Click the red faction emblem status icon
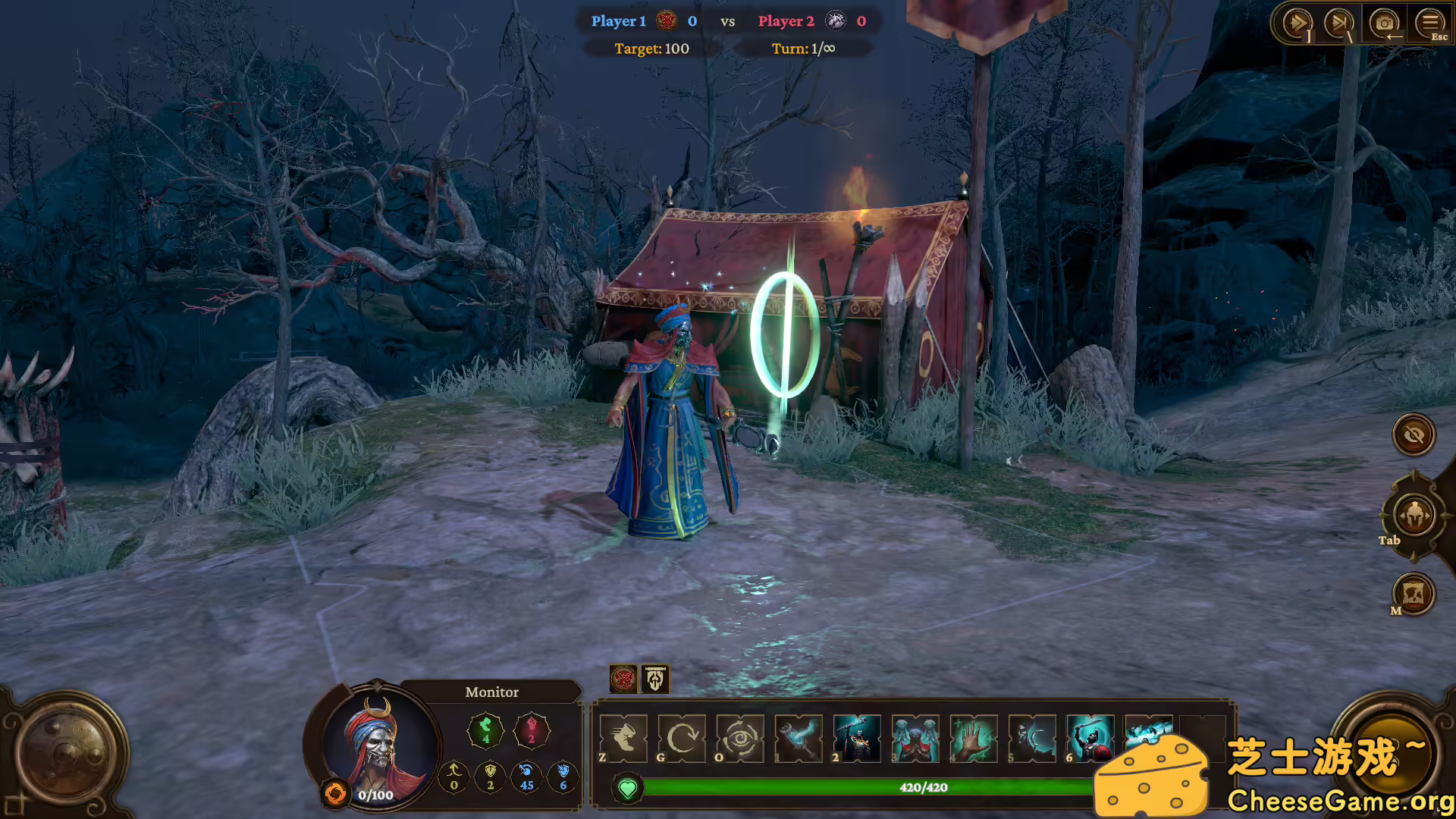This screenshot has height=819, width=1456. click(x=623, y=679)
